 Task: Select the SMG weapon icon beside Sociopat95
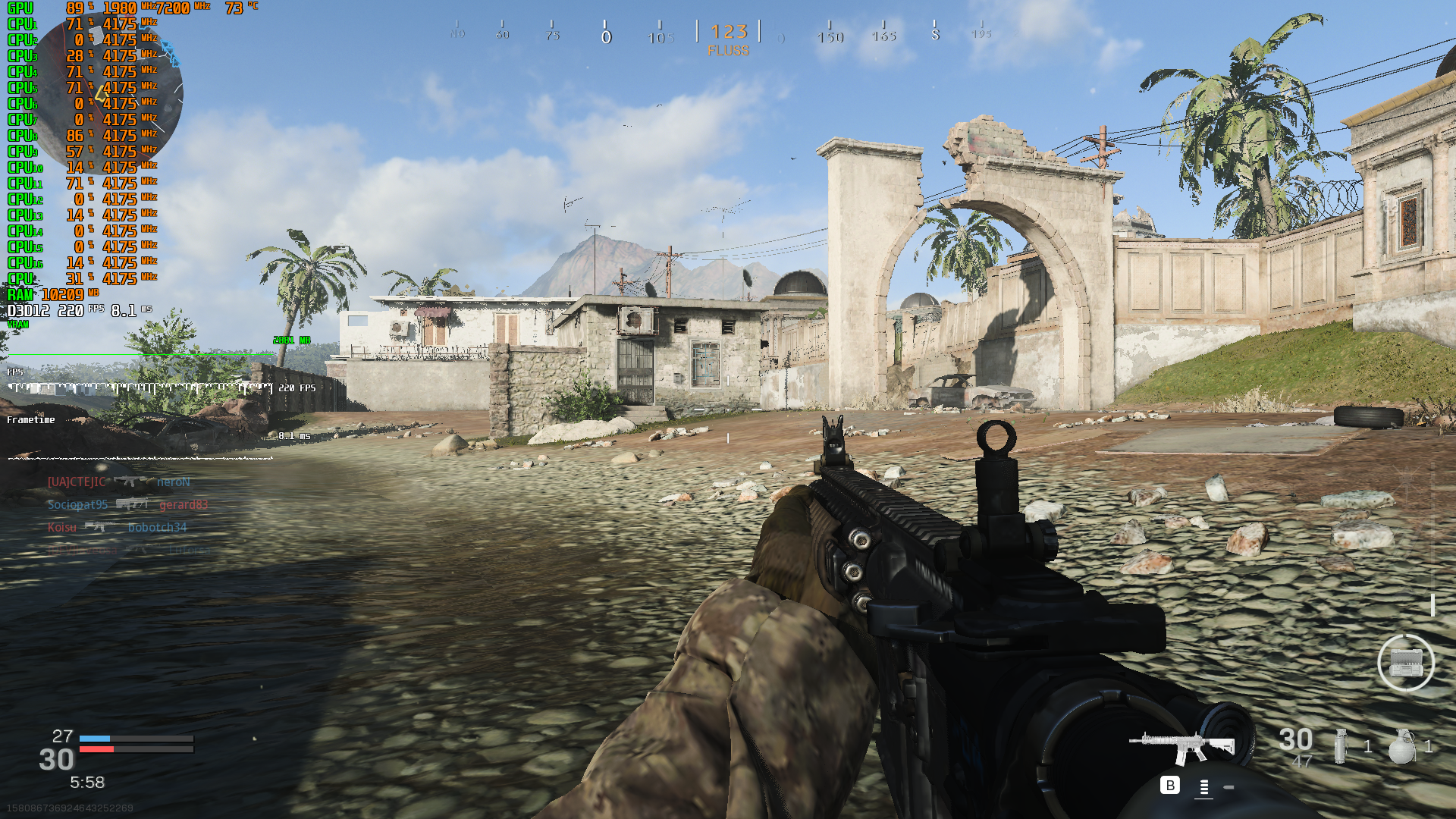(133, 505)
